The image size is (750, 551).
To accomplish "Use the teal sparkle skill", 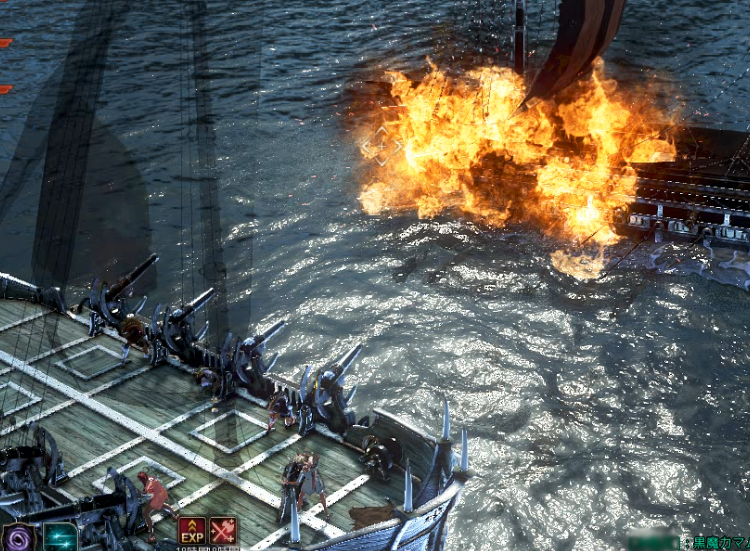I will pyautogui.click(x=60, y=538).
